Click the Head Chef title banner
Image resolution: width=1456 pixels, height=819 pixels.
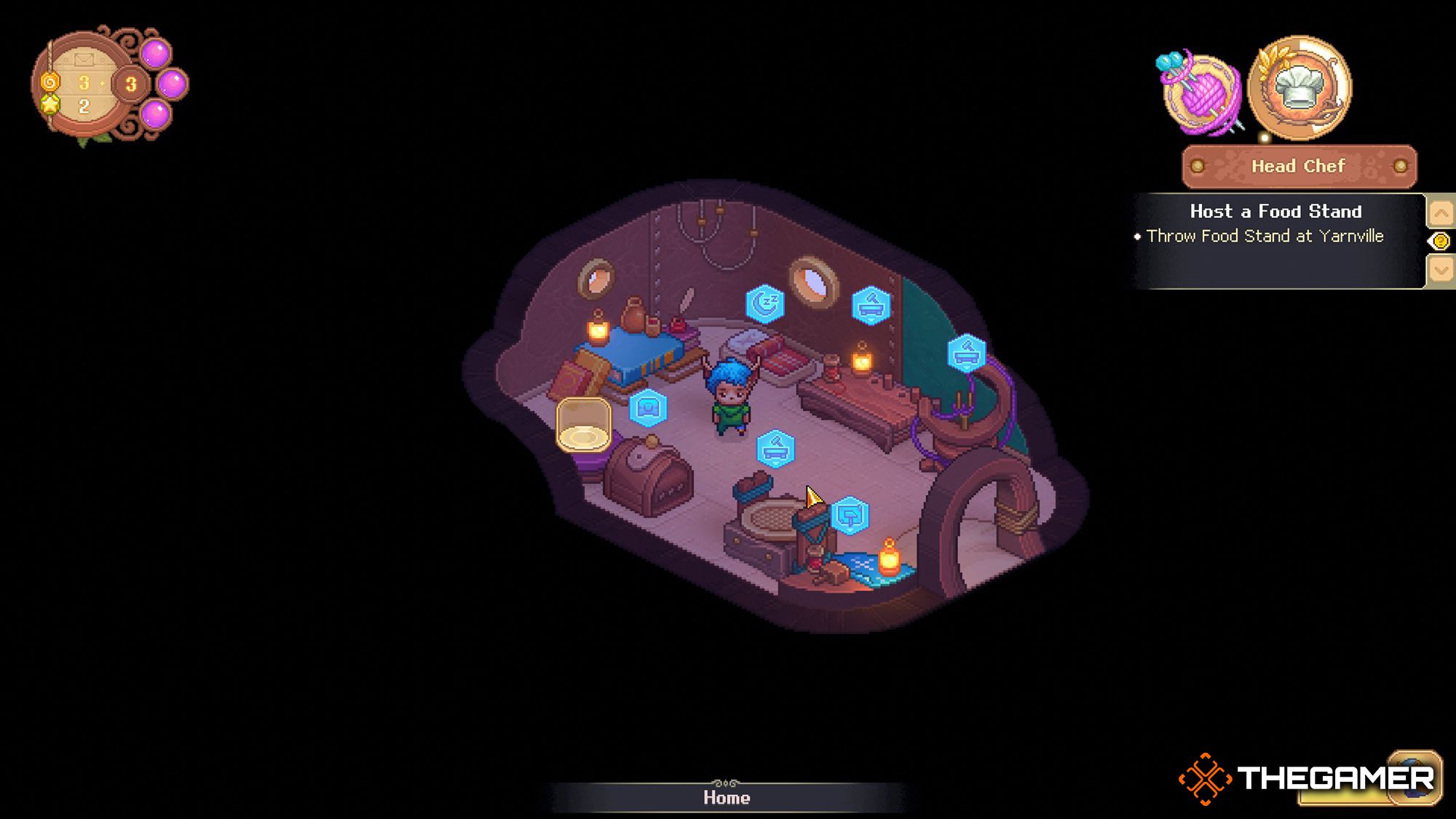click(1298, 166)
